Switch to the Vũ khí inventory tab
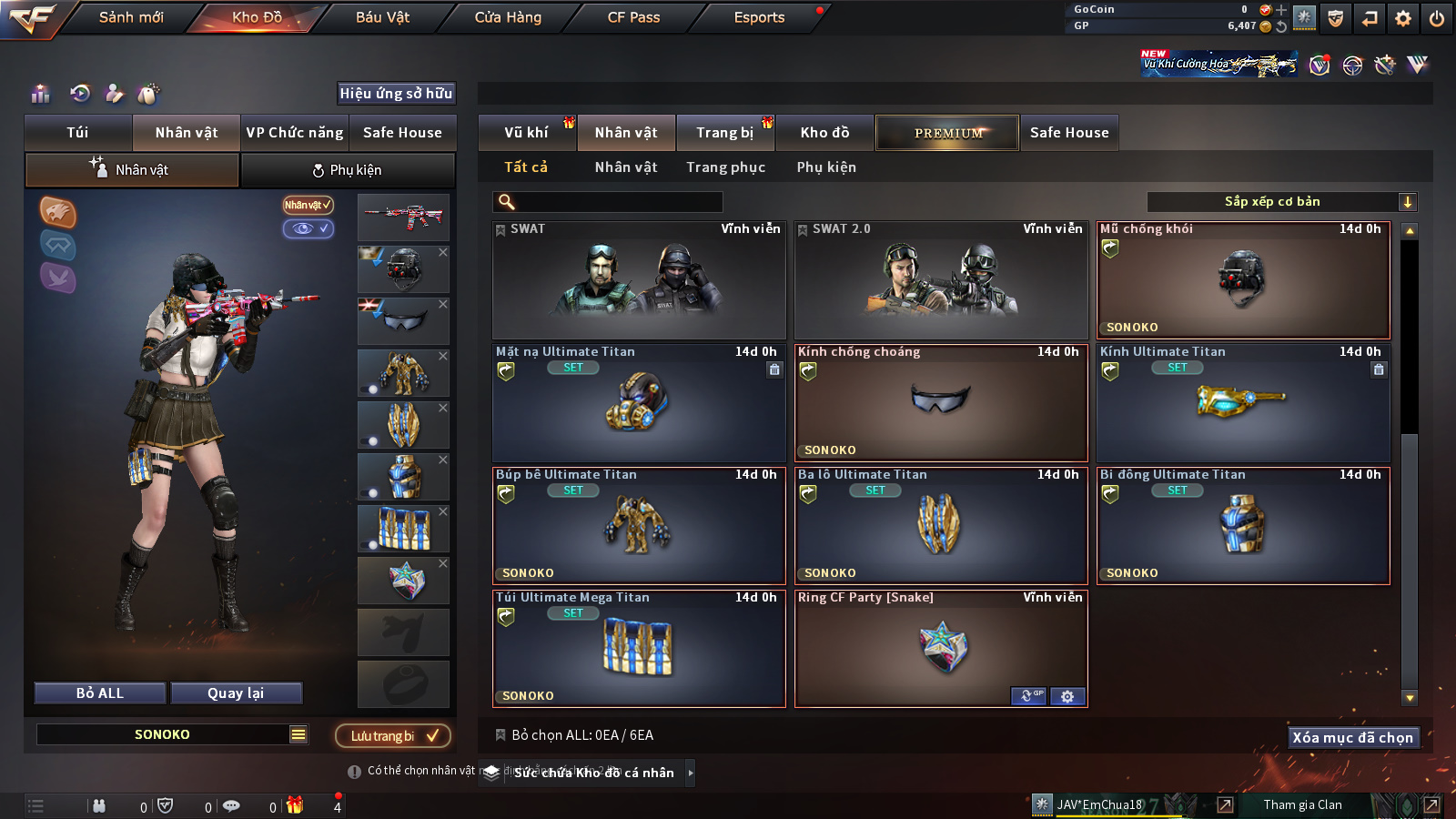This screenshot has width=1456, height=819. pyautogui.click(x=526, y=133)
